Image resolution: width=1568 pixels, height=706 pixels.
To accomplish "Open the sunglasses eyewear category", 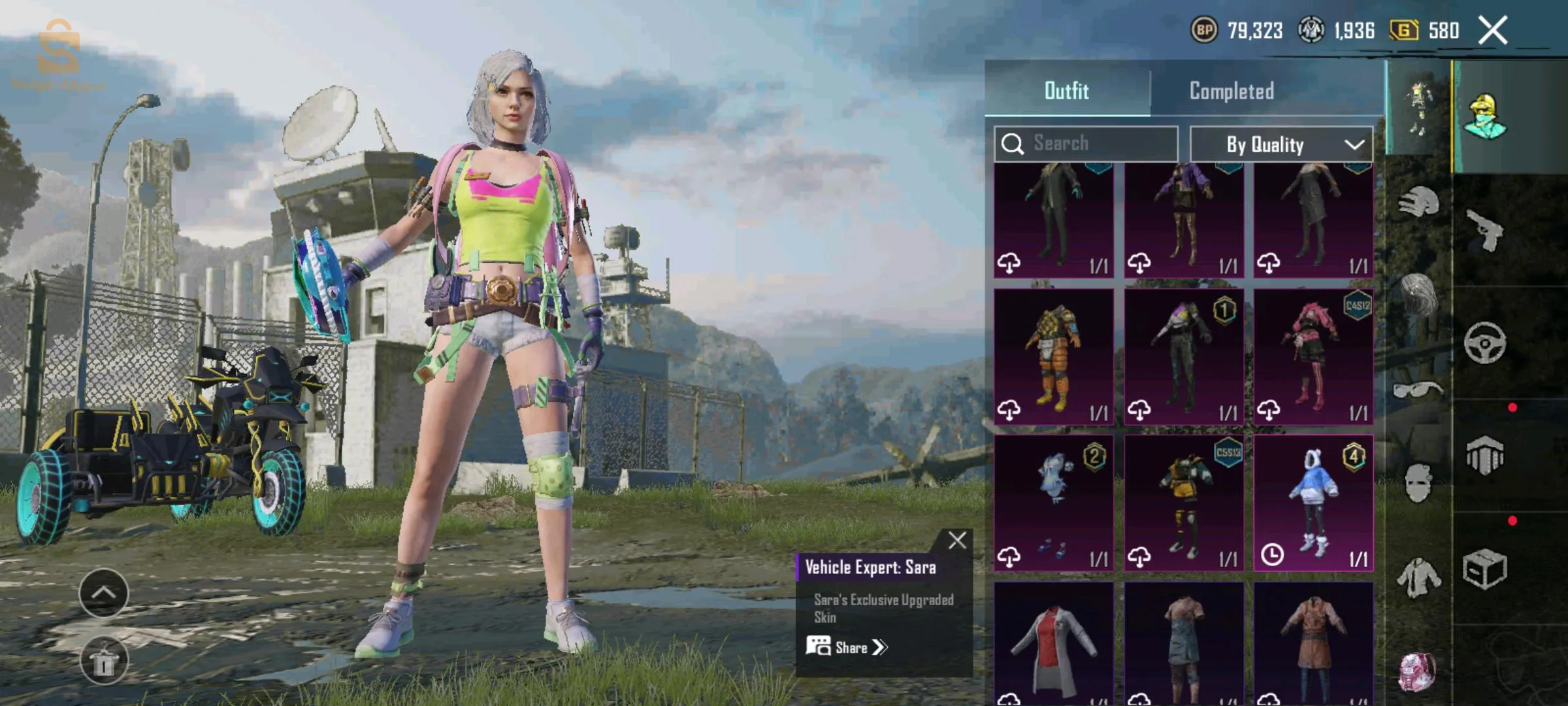I will [1418, 390].
